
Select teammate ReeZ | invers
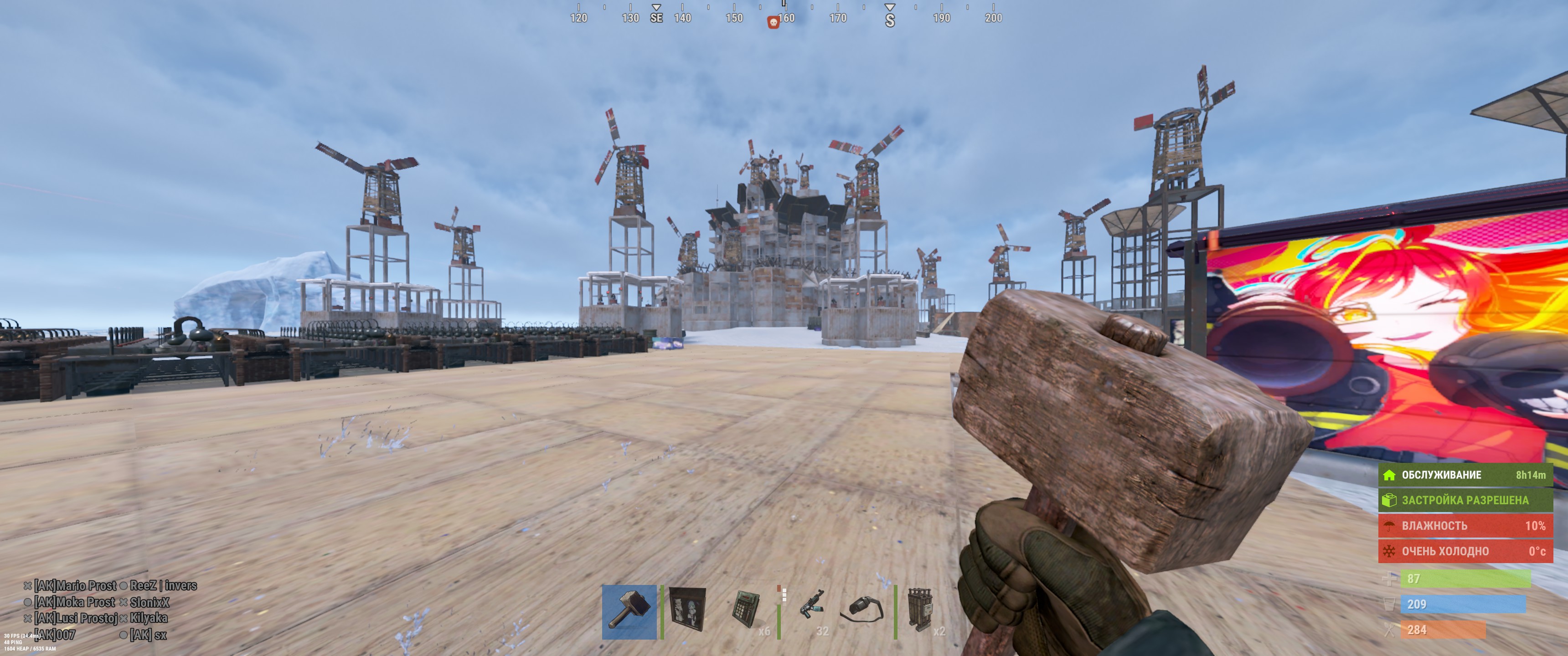[163, 585]
